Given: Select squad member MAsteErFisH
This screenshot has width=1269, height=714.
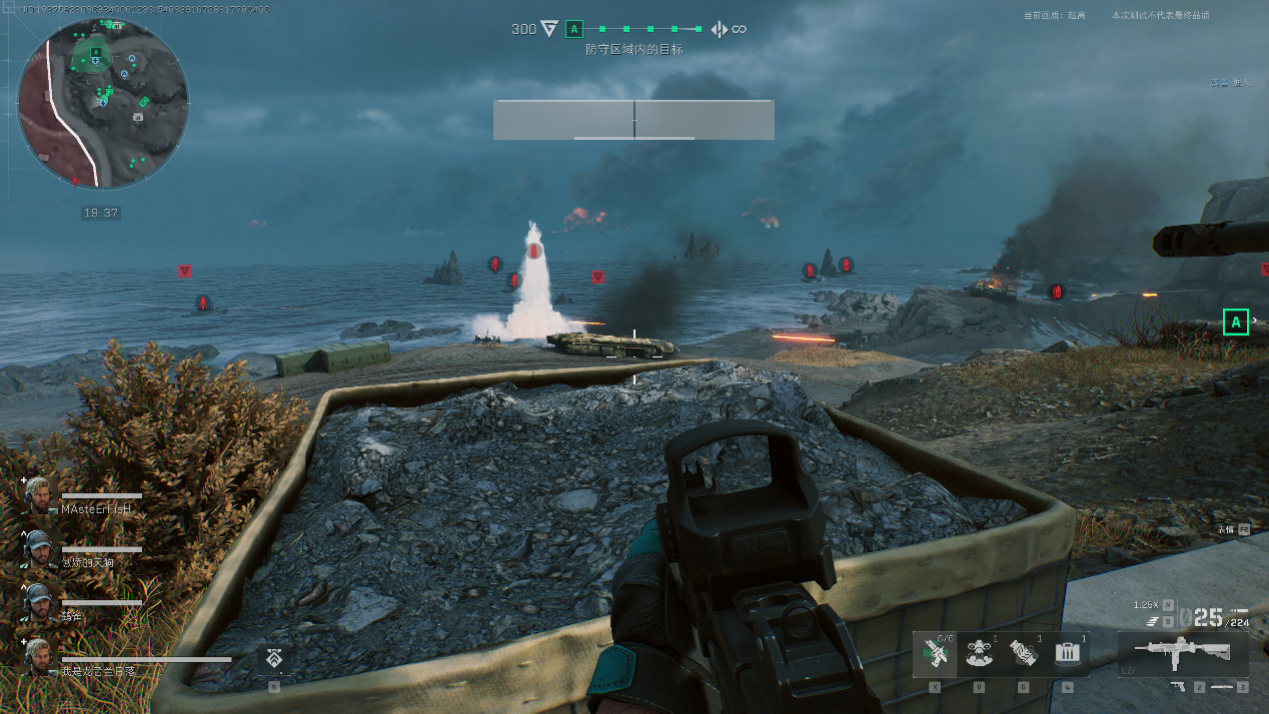Looking at the screenshot, I should click(x=97, y=509).
